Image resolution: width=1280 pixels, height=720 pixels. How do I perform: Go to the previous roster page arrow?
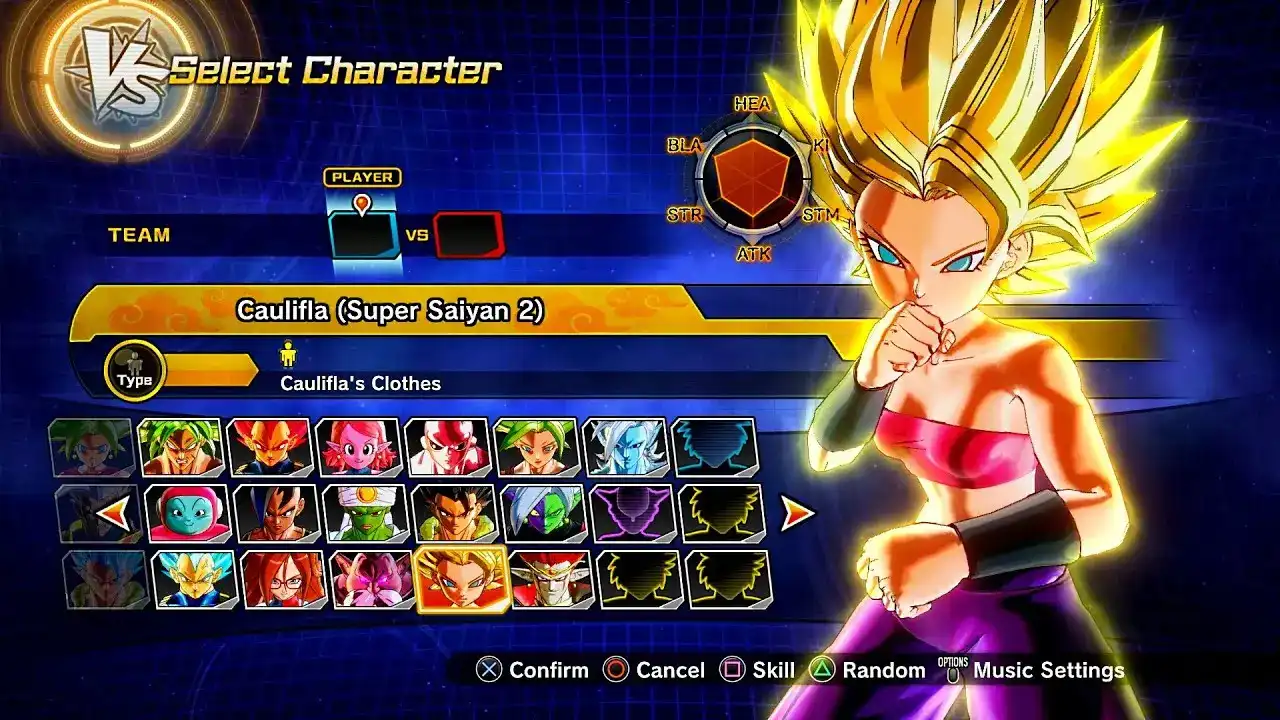pyautogui.click(x=112, y=514)
